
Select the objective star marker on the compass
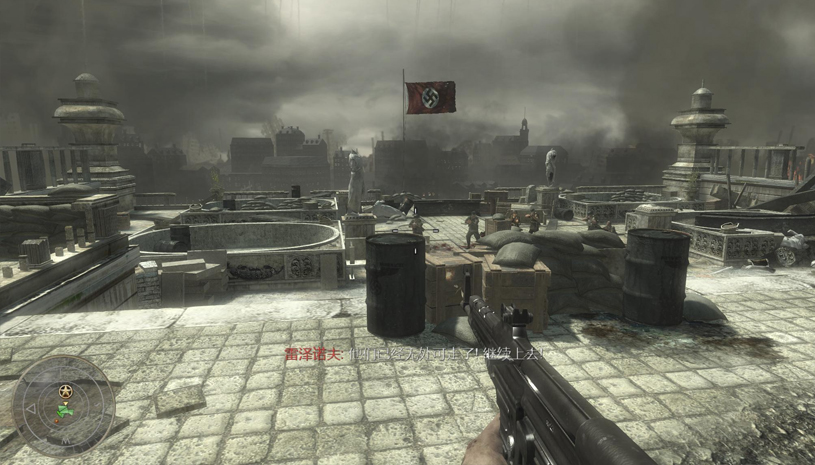[66, 390]
